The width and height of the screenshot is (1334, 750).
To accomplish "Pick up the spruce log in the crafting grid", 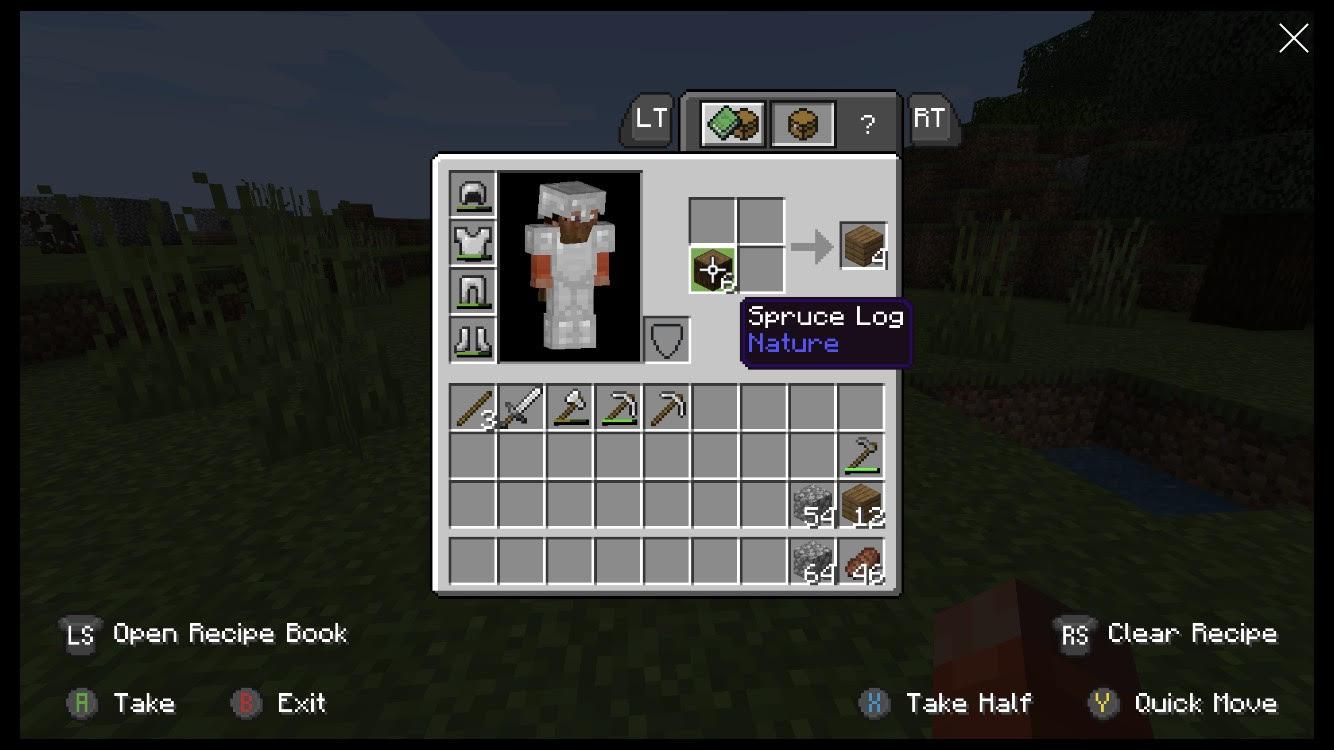I will (713, 269).
